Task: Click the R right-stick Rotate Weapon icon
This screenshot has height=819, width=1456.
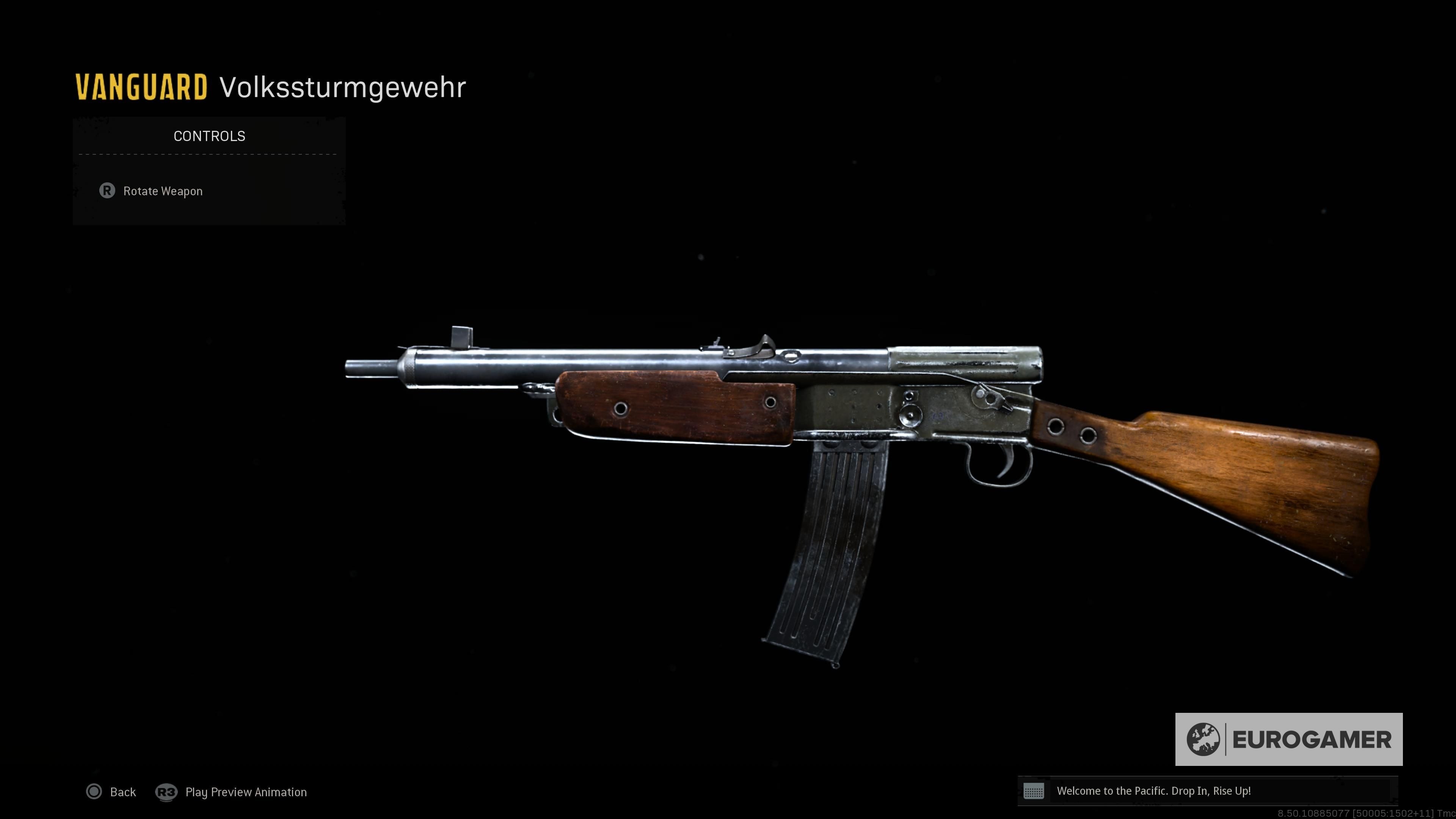Action: pos(108,191)
